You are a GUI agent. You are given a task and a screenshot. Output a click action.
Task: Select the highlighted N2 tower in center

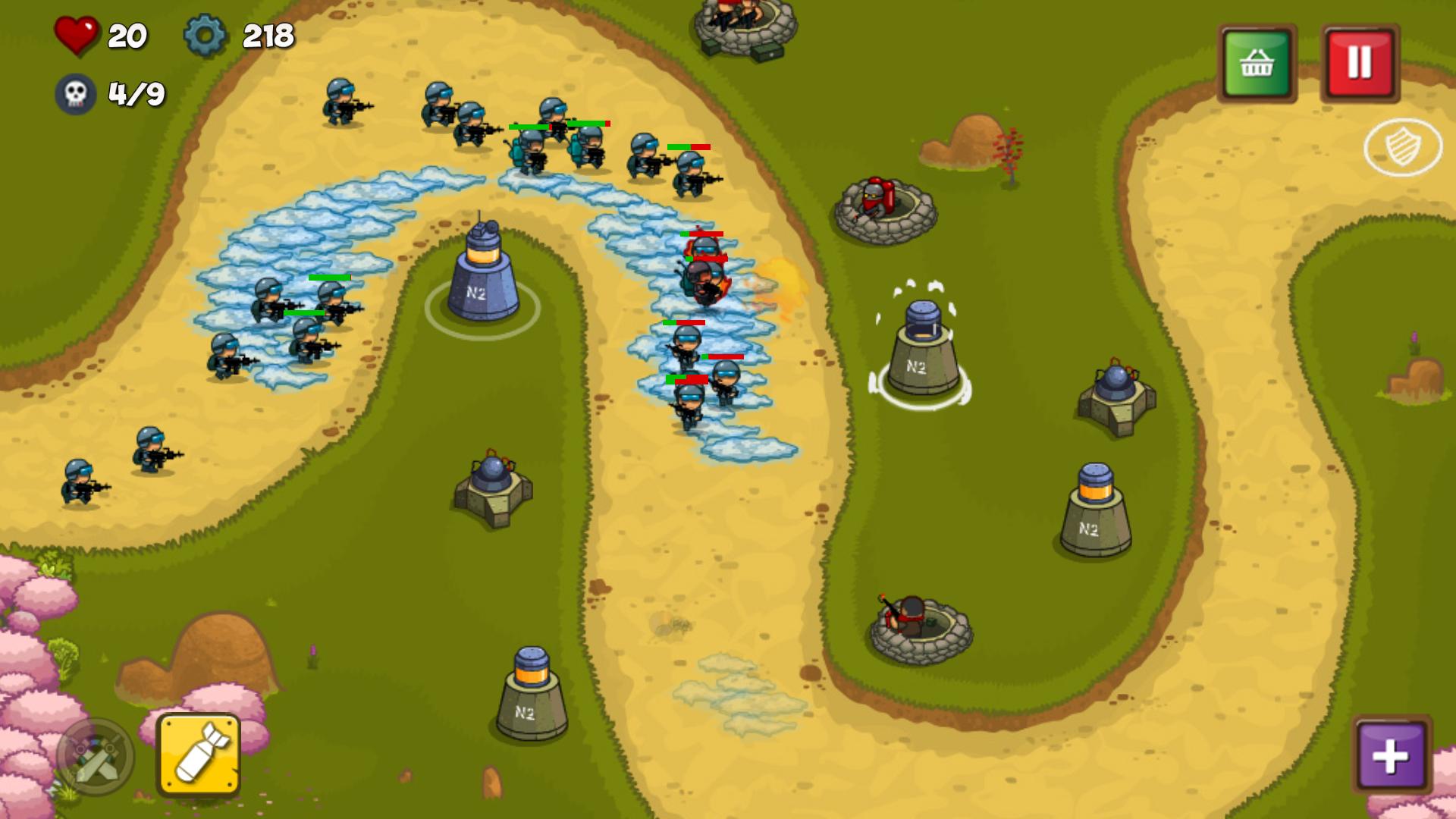pyautogui.click(x=923, y=349)
